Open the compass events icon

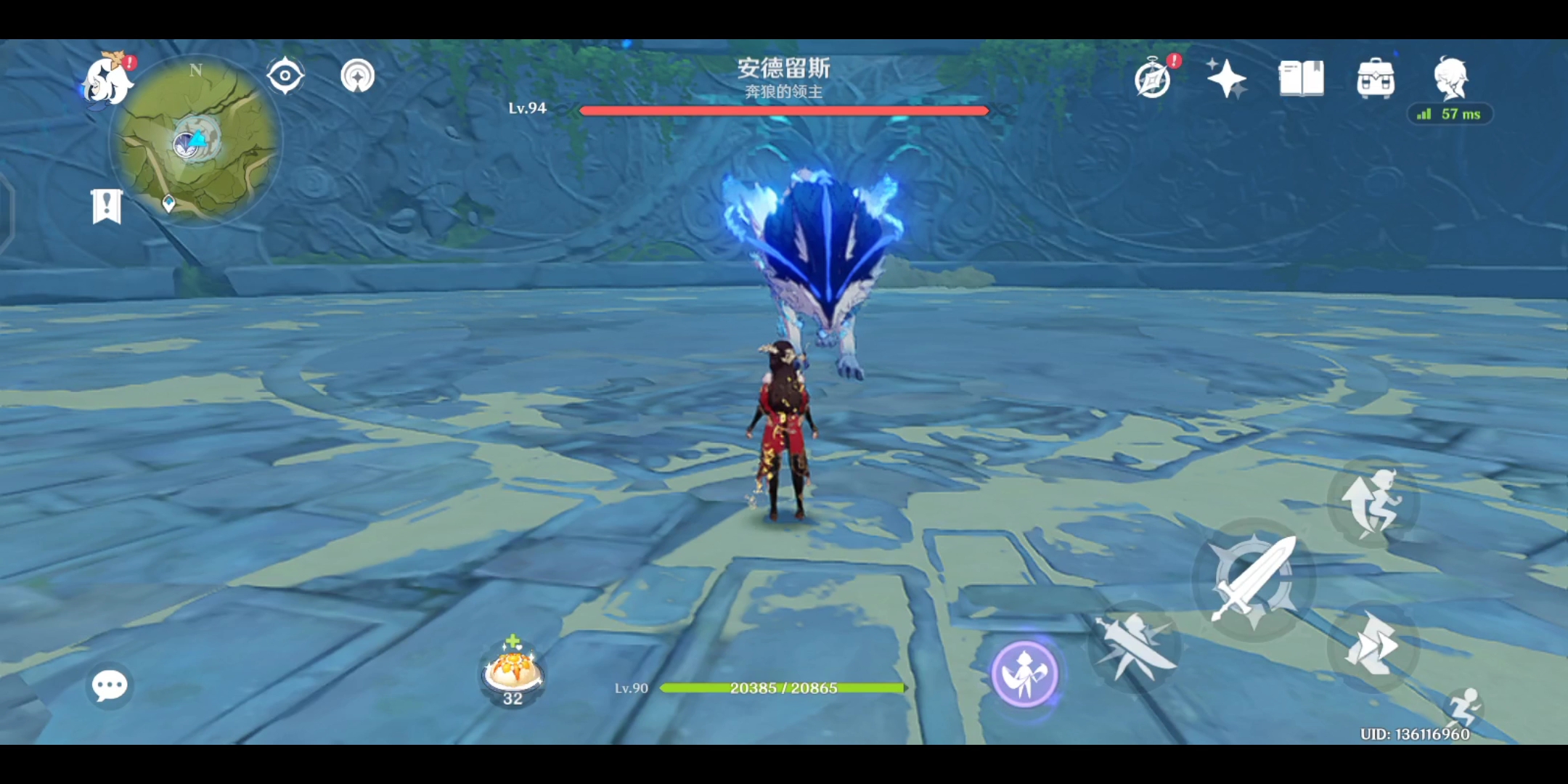1153,78
